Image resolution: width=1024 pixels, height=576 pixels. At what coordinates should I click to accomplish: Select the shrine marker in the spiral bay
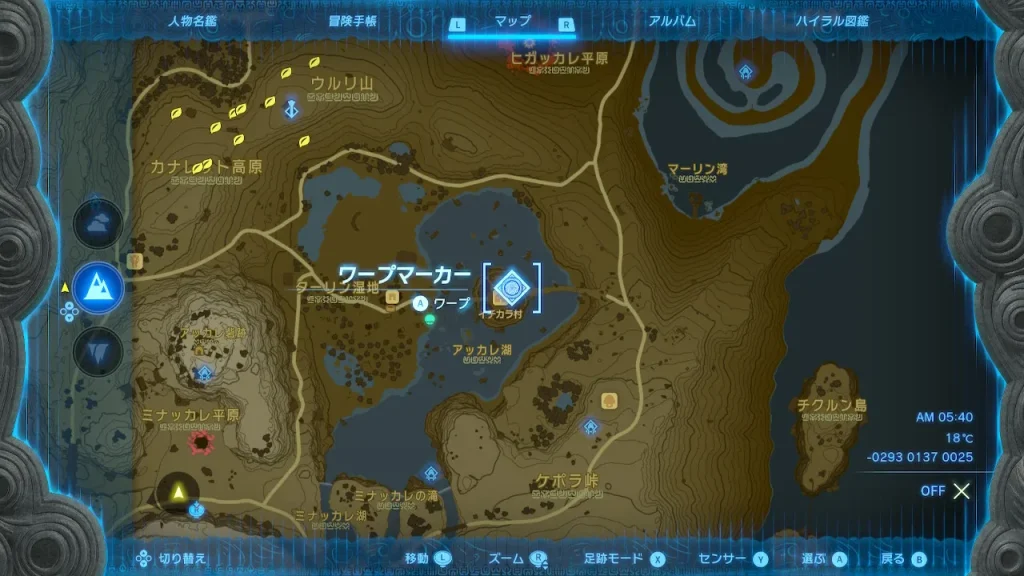point(746,72)
